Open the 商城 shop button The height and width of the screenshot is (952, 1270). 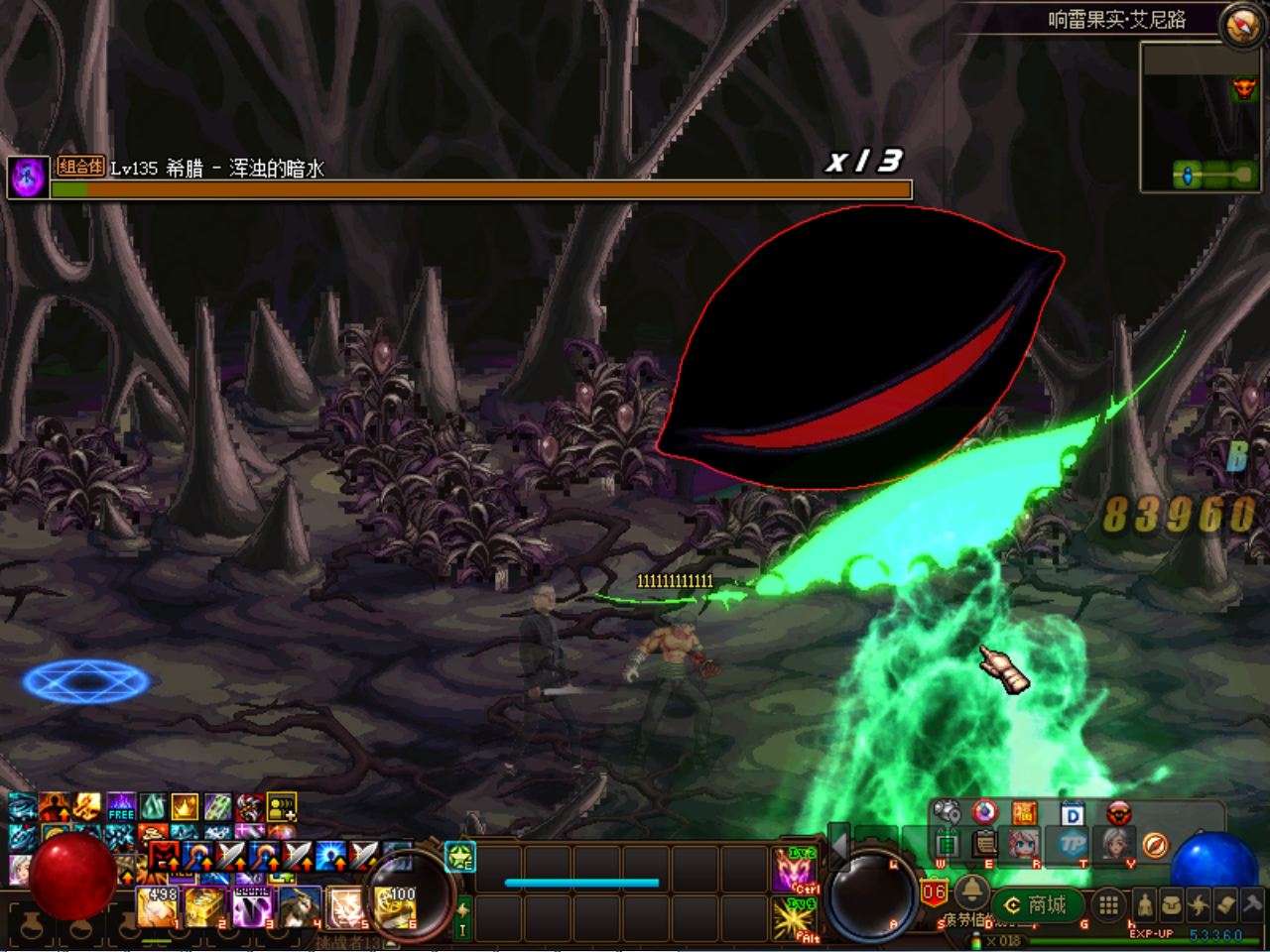pos(1037,905)
